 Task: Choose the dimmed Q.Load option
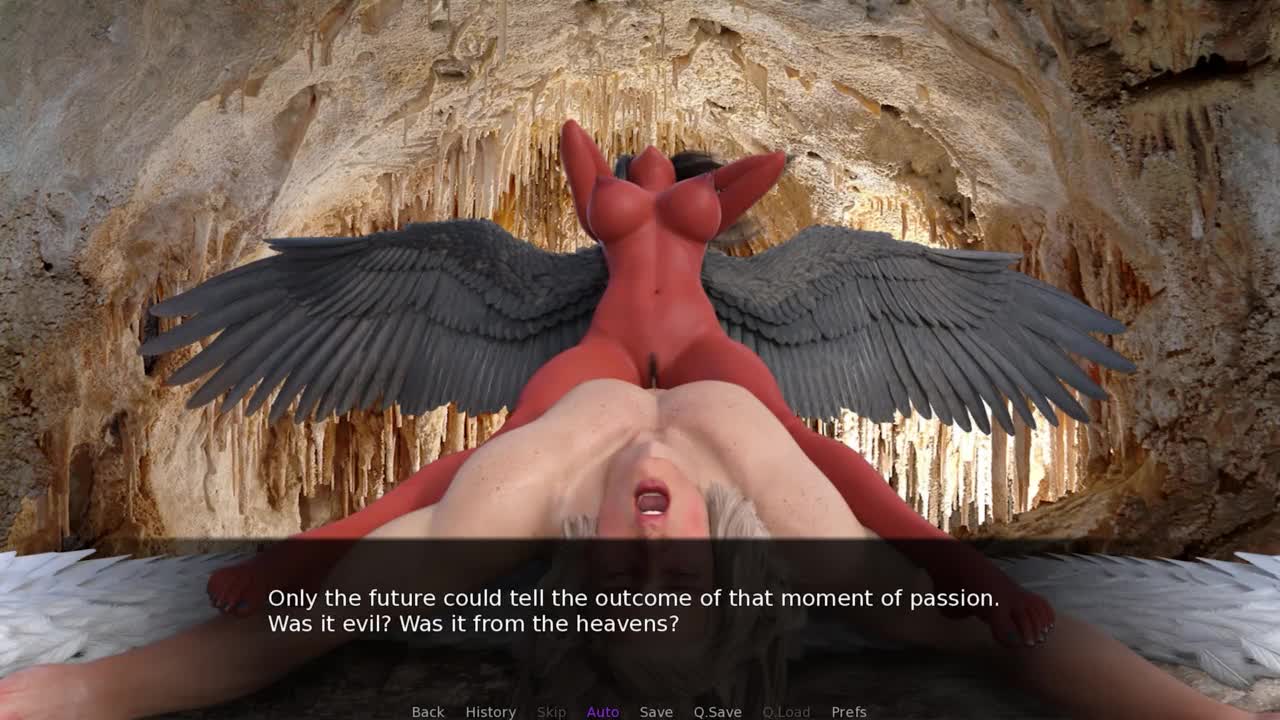pos(786,711)
